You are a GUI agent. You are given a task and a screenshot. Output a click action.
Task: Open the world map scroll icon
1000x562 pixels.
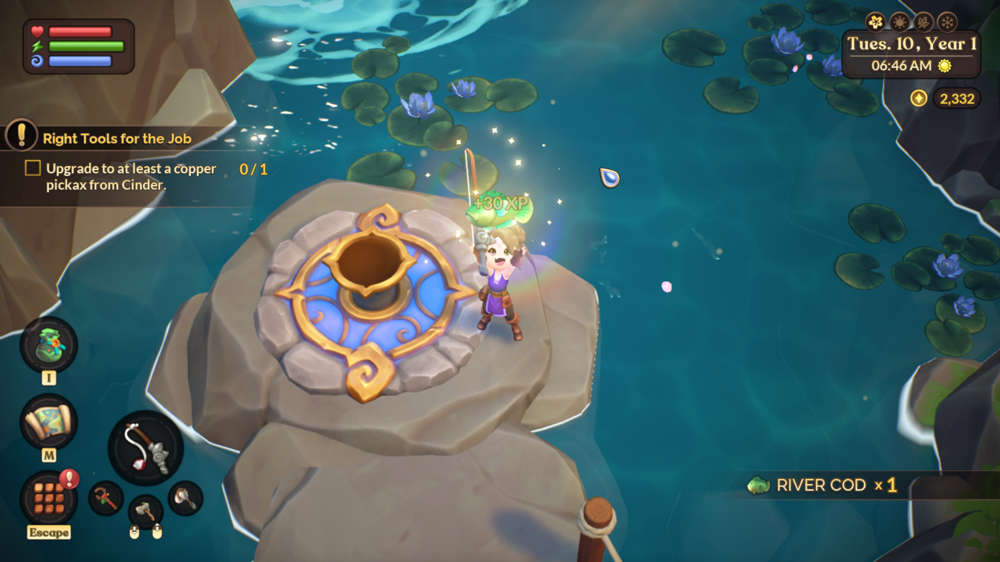point(48,420)
